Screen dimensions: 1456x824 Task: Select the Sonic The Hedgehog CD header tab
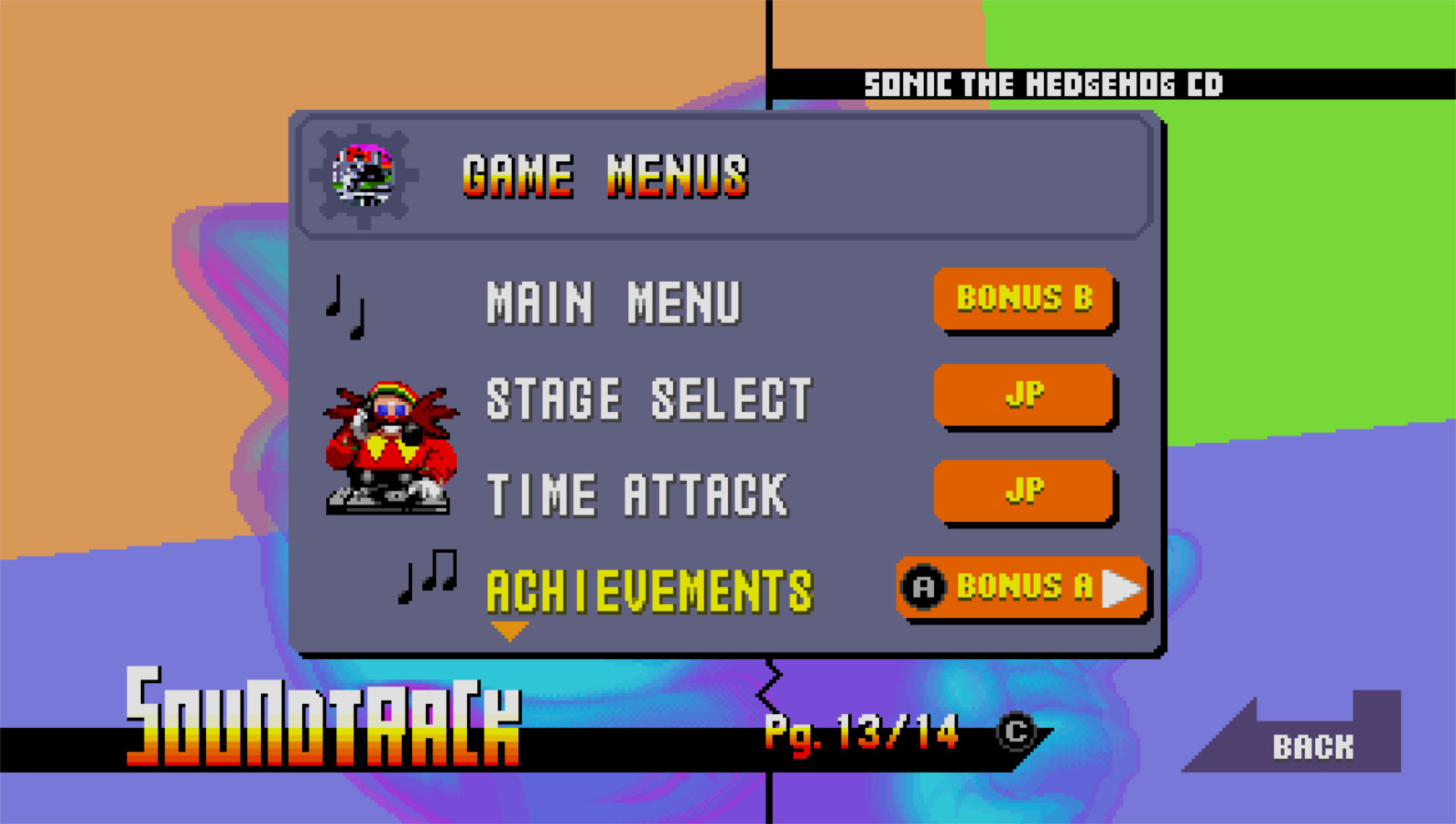(1042, 84)
